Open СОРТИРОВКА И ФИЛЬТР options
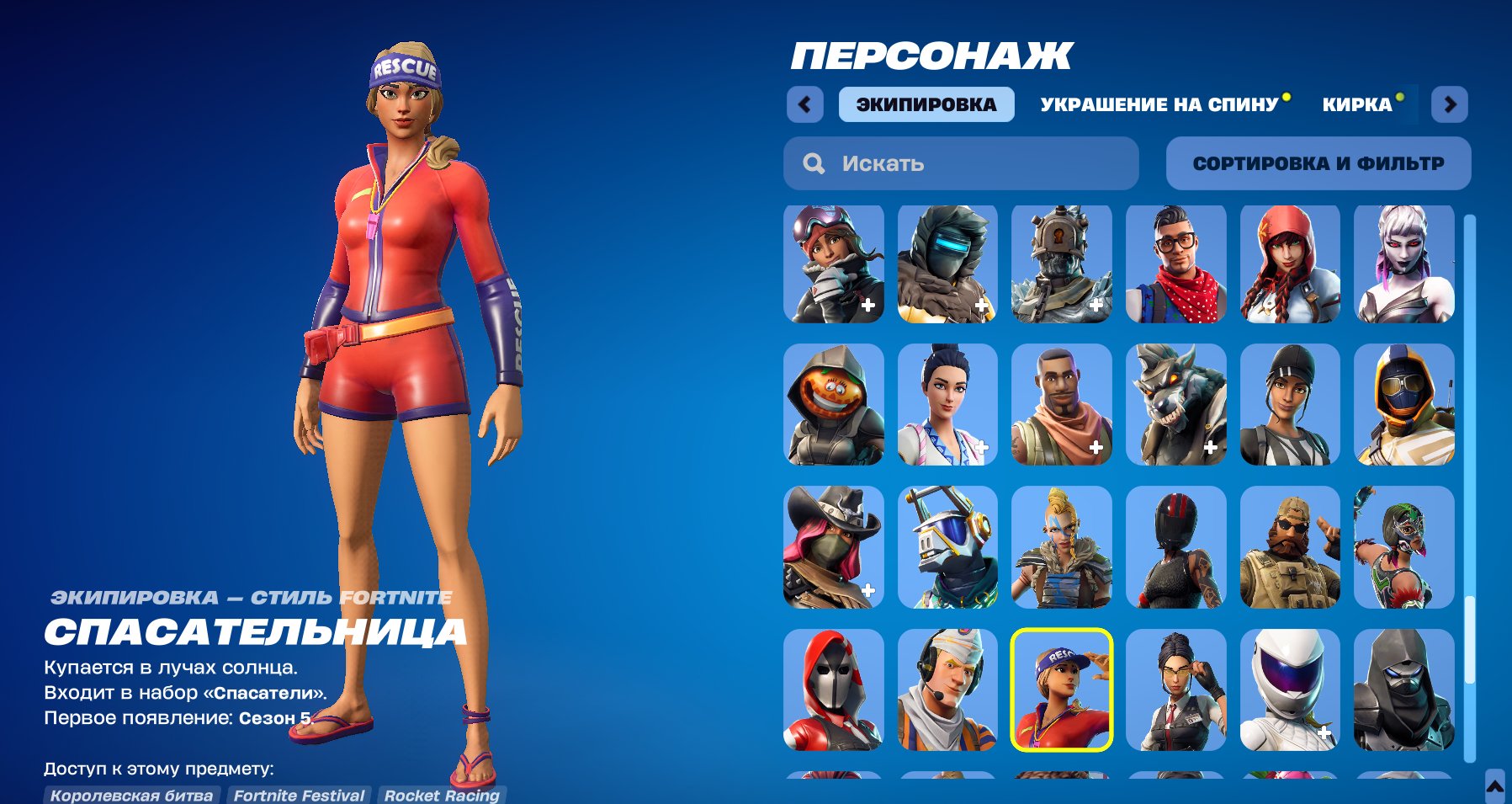 (x=1317, y=163)
